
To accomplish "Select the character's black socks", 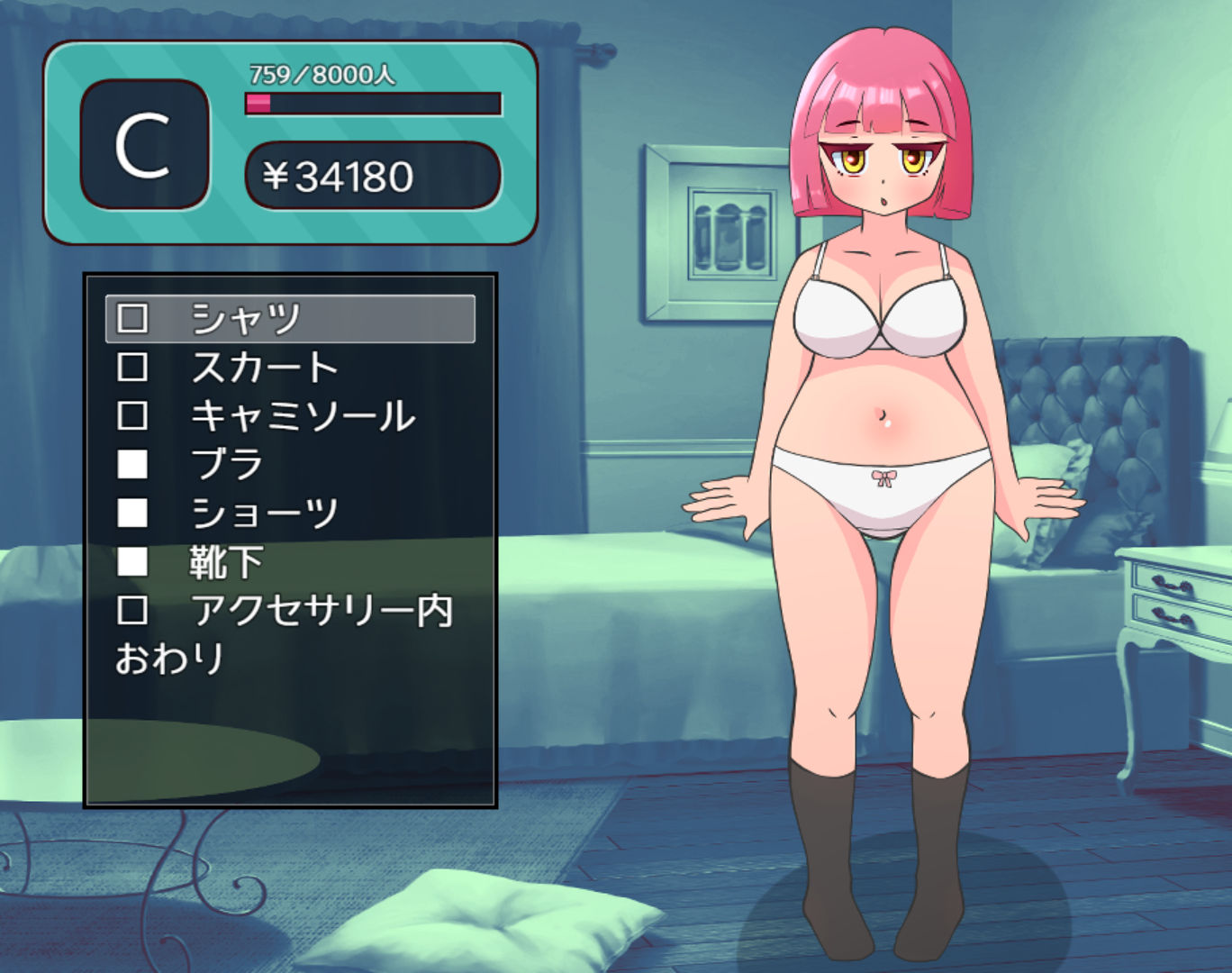I will click(829, 856).
